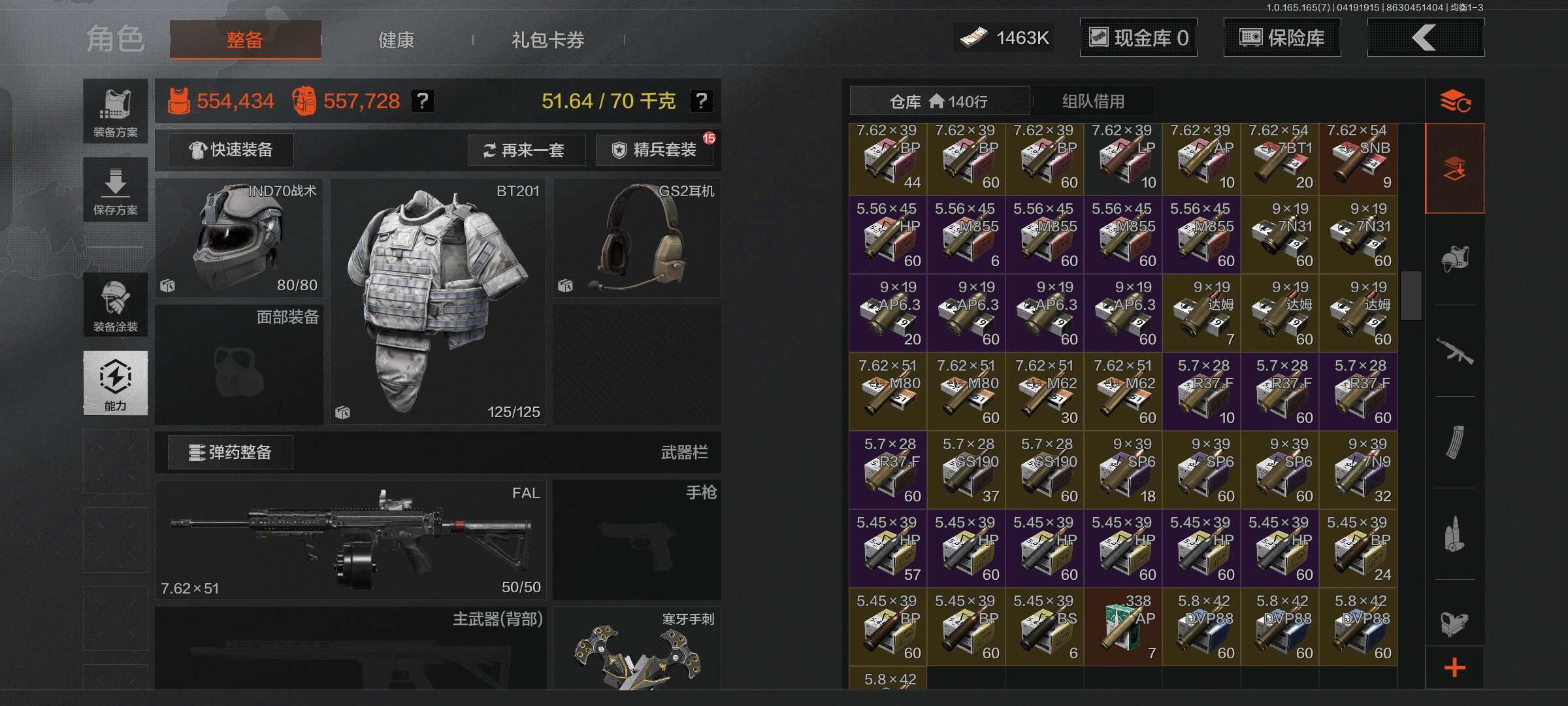Click the 保险库 safe vault icon
The image size is (1568, 706).
(1282, 38)
